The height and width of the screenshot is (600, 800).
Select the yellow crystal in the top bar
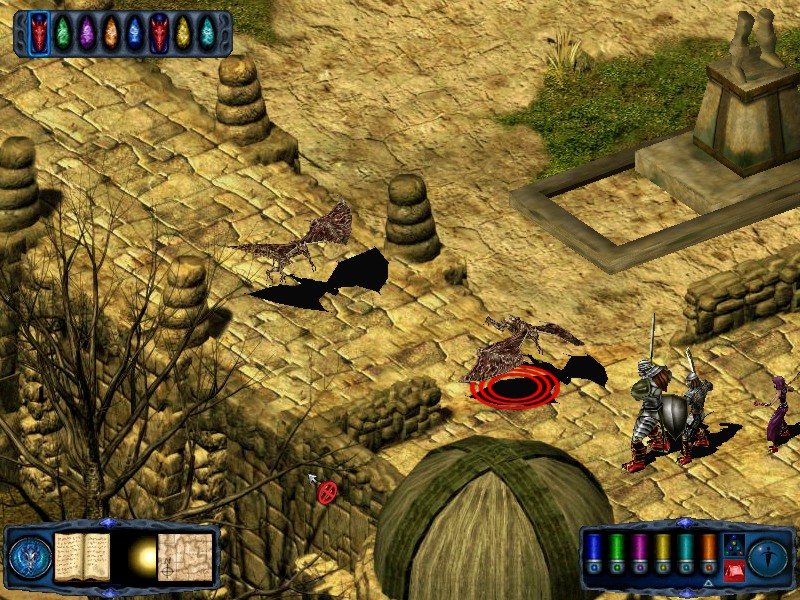coord(183,33)
